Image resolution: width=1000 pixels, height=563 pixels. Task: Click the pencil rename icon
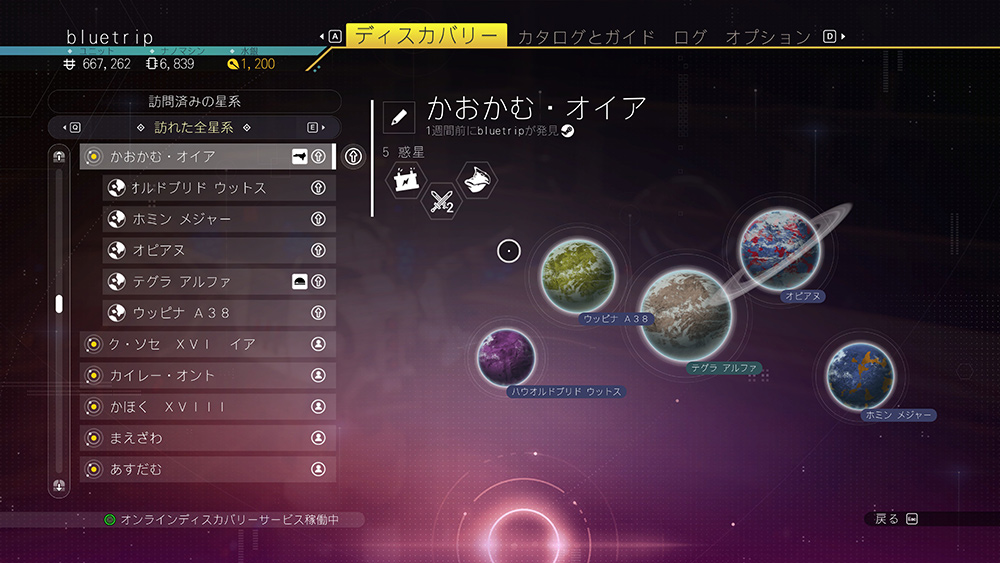pyautogui.click(x=399, y=116)
